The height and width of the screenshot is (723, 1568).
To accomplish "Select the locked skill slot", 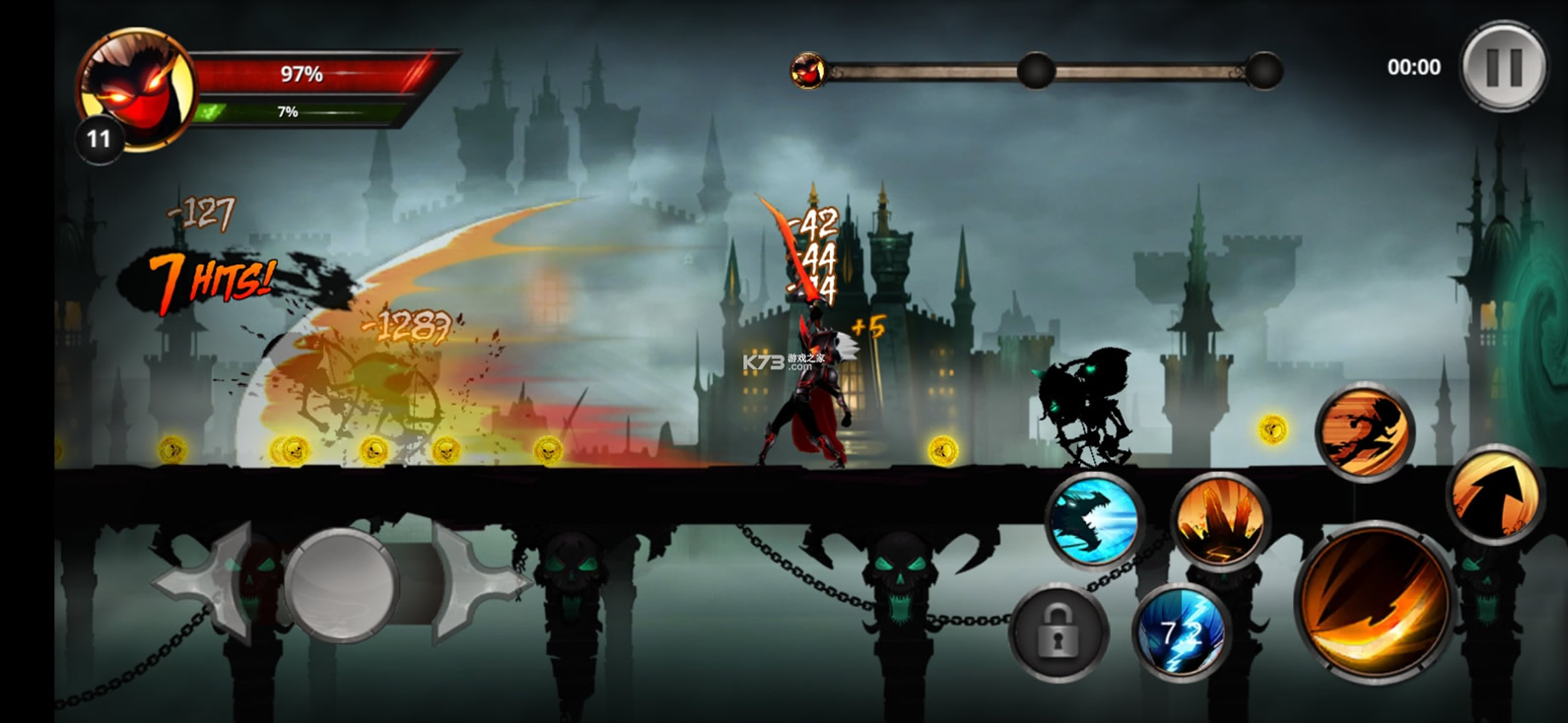I will point(1057,632).
